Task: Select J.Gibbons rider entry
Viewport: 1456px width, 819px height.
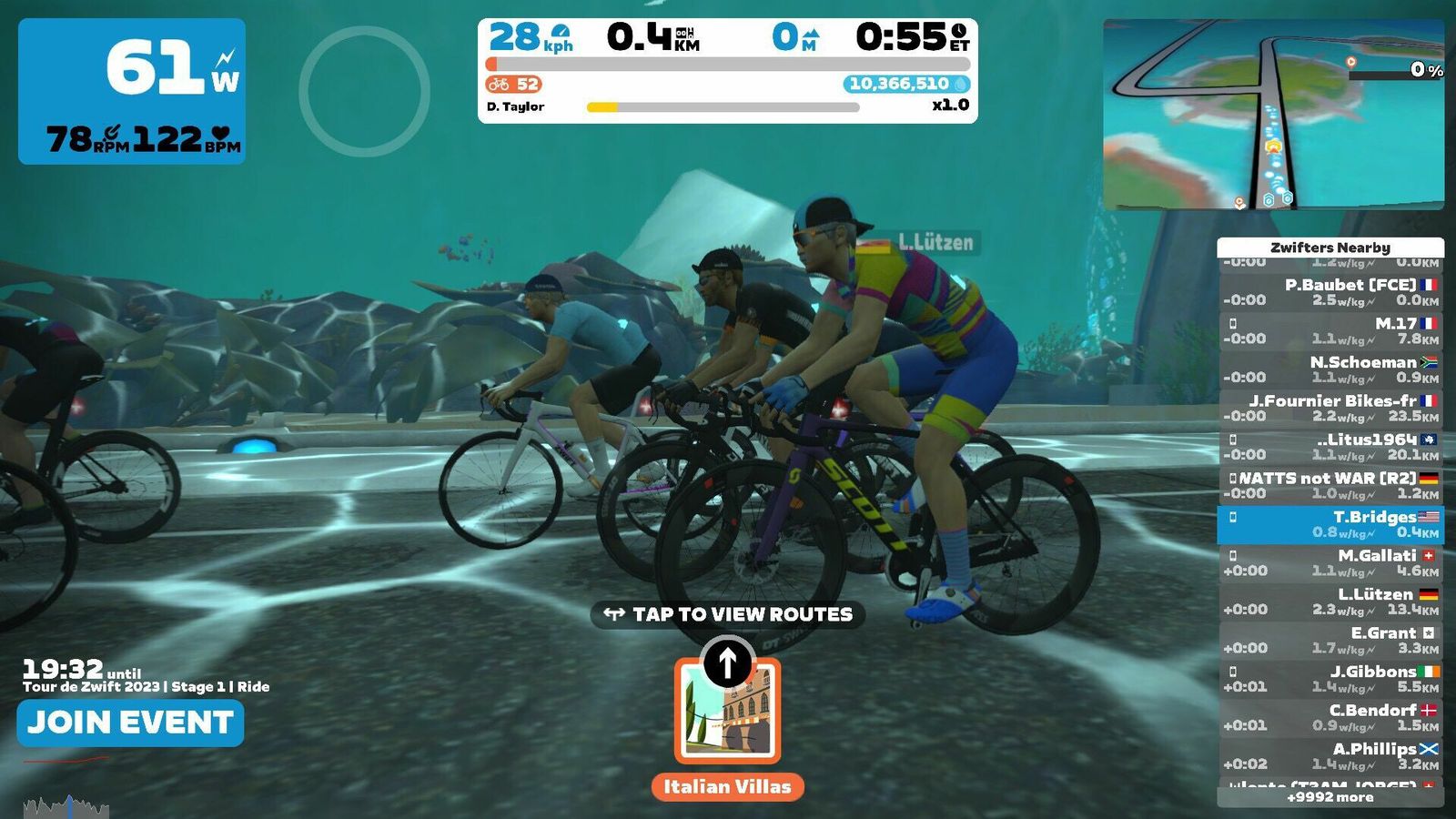Action: click(1330, 680)
